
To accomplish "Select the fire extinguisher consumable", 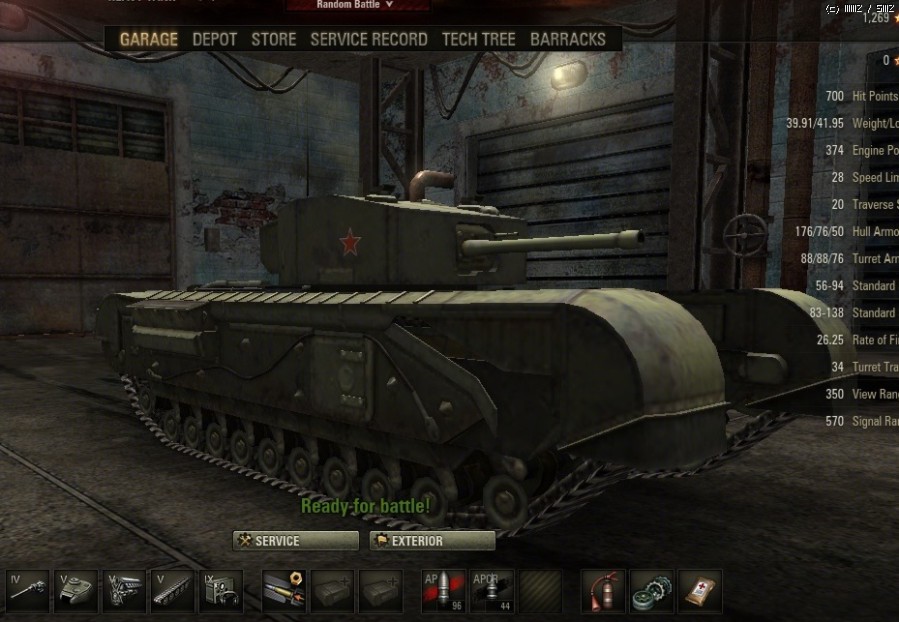I will click(603, 591).
